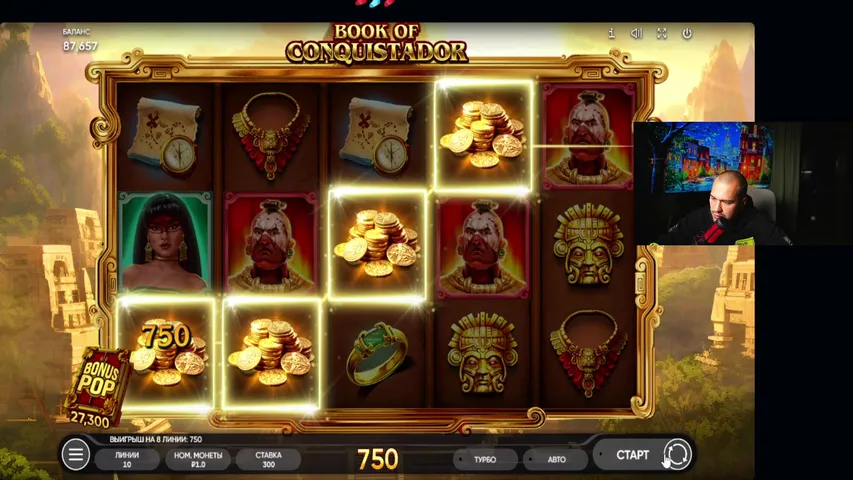Viewport: 853px width, 480px height.
Task: Toggle the sound speaker icon
Action: coord(636,33)
